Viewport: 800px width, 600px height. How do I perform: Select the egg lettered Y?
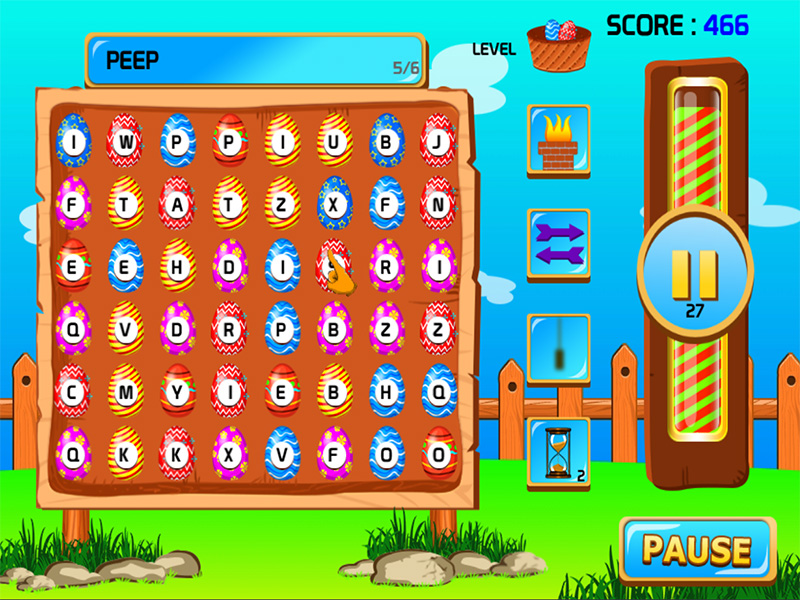178,392
